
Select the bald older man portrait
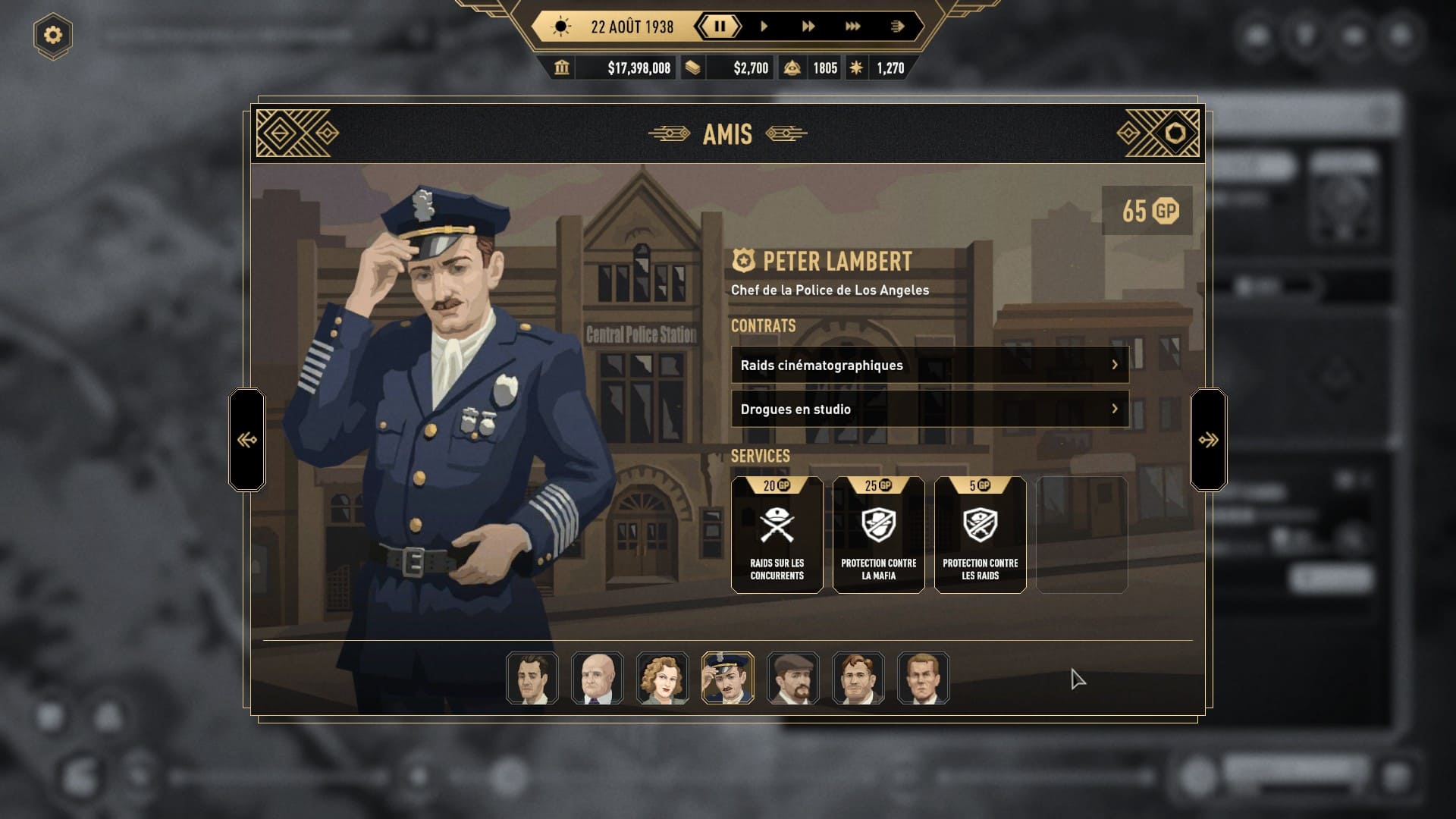597,678
